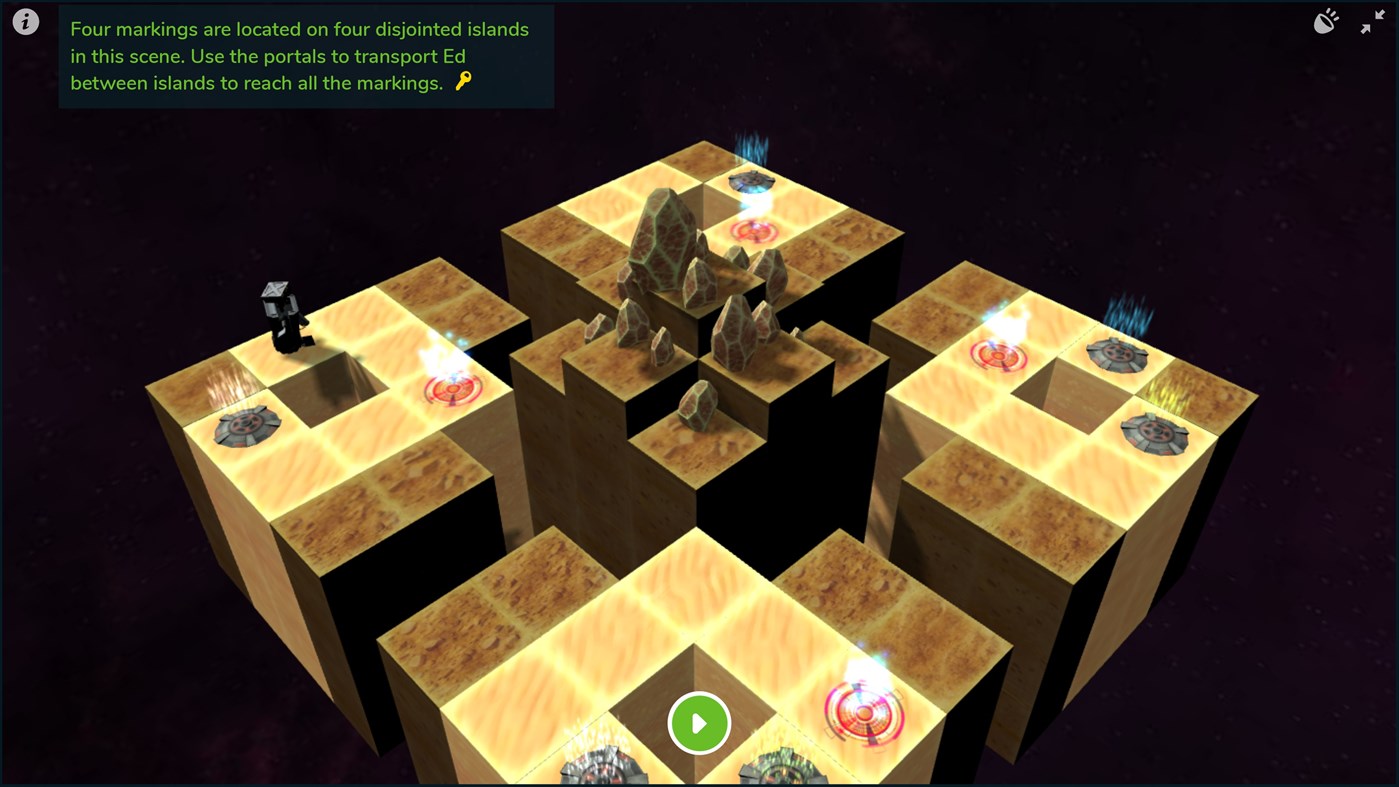The image size is (1399, 787).
Task: Click the blue-flamed portal on the right island
Action: 1118,355
